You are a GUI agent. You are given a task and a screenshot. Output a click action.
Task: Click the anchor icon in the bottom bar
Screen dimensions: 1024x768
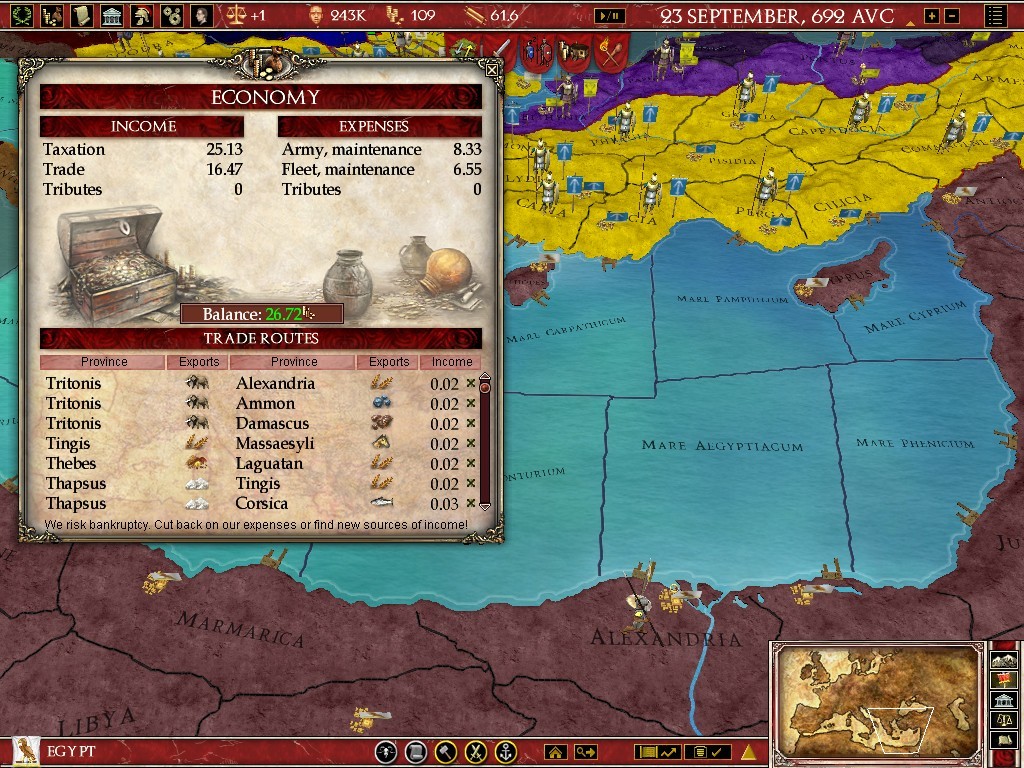click(x=506, y=752)
